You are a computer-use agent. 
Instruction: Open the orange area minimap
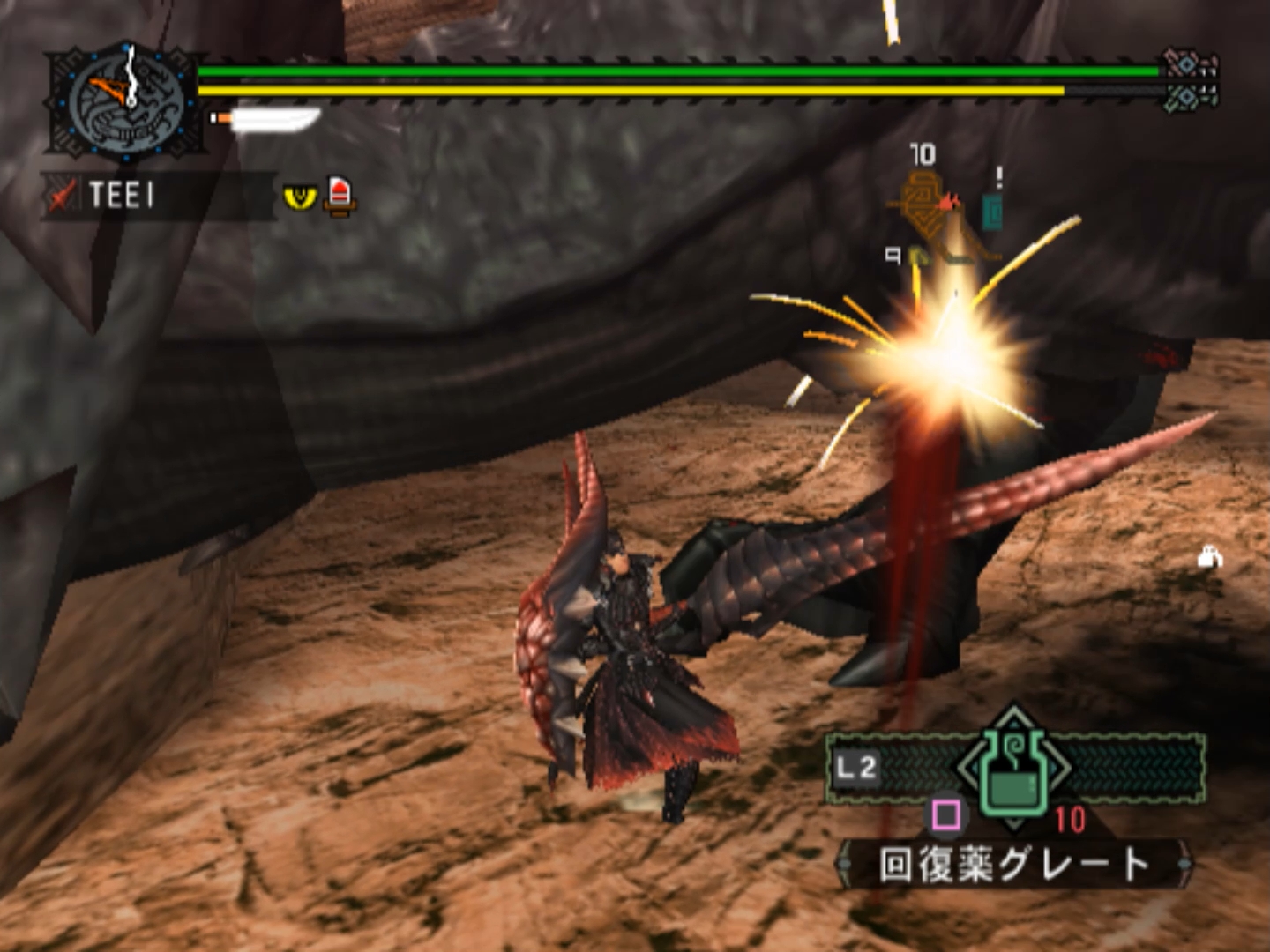point(944,216)
